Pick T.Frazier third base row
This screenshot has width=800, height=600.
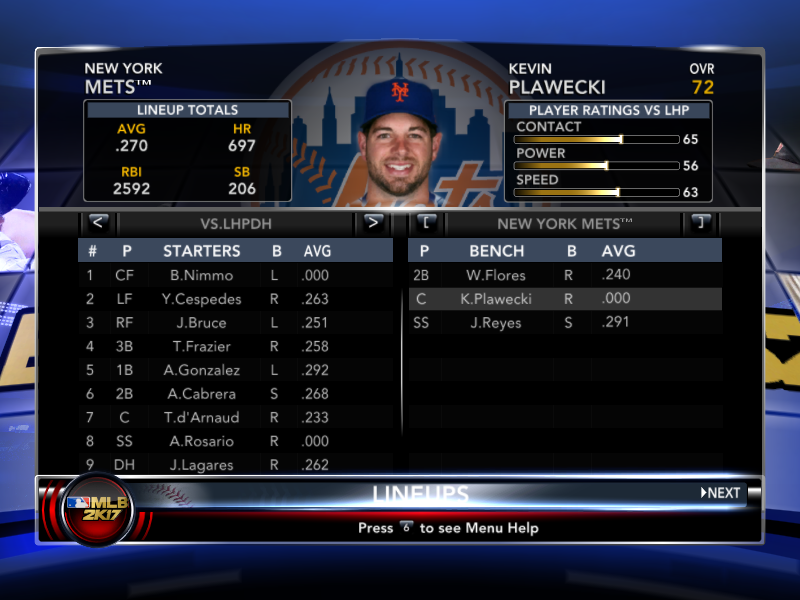click(201, 346)
